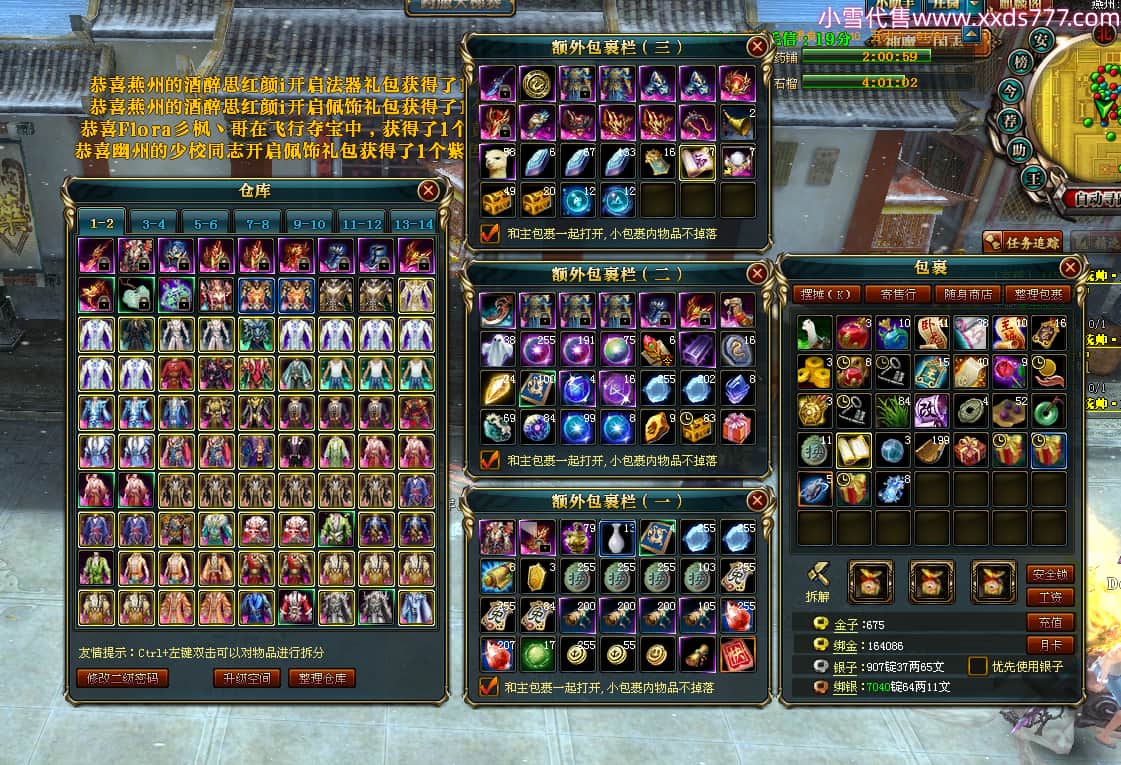Image resolution: width=1121 pixels, height=765 pixels.
Task: Close the 包裹 bag window
Action: [1070, 268]
